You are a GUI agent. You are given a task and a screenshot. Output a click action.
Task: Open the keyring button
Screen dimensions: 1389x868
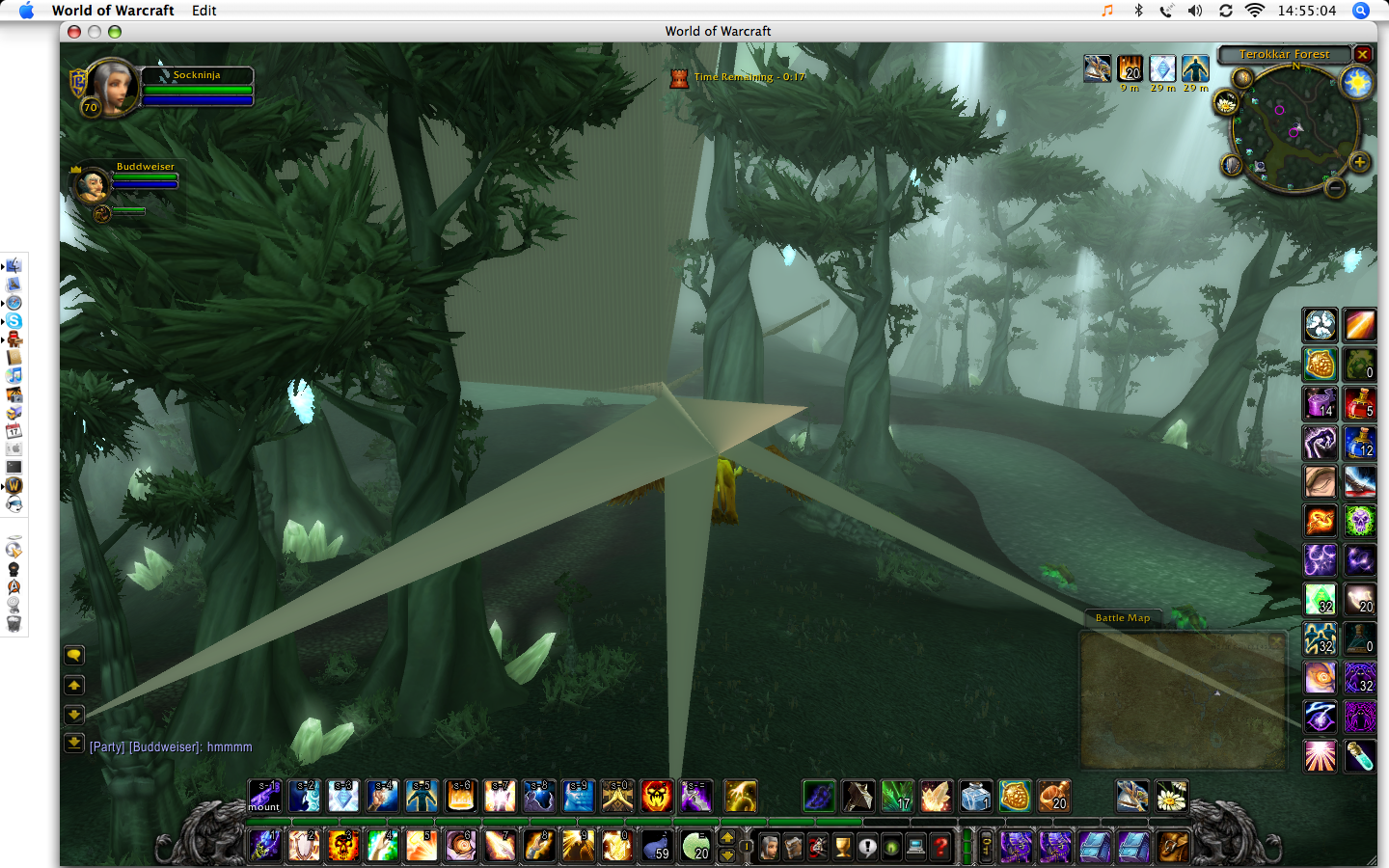tap(986, 847)
